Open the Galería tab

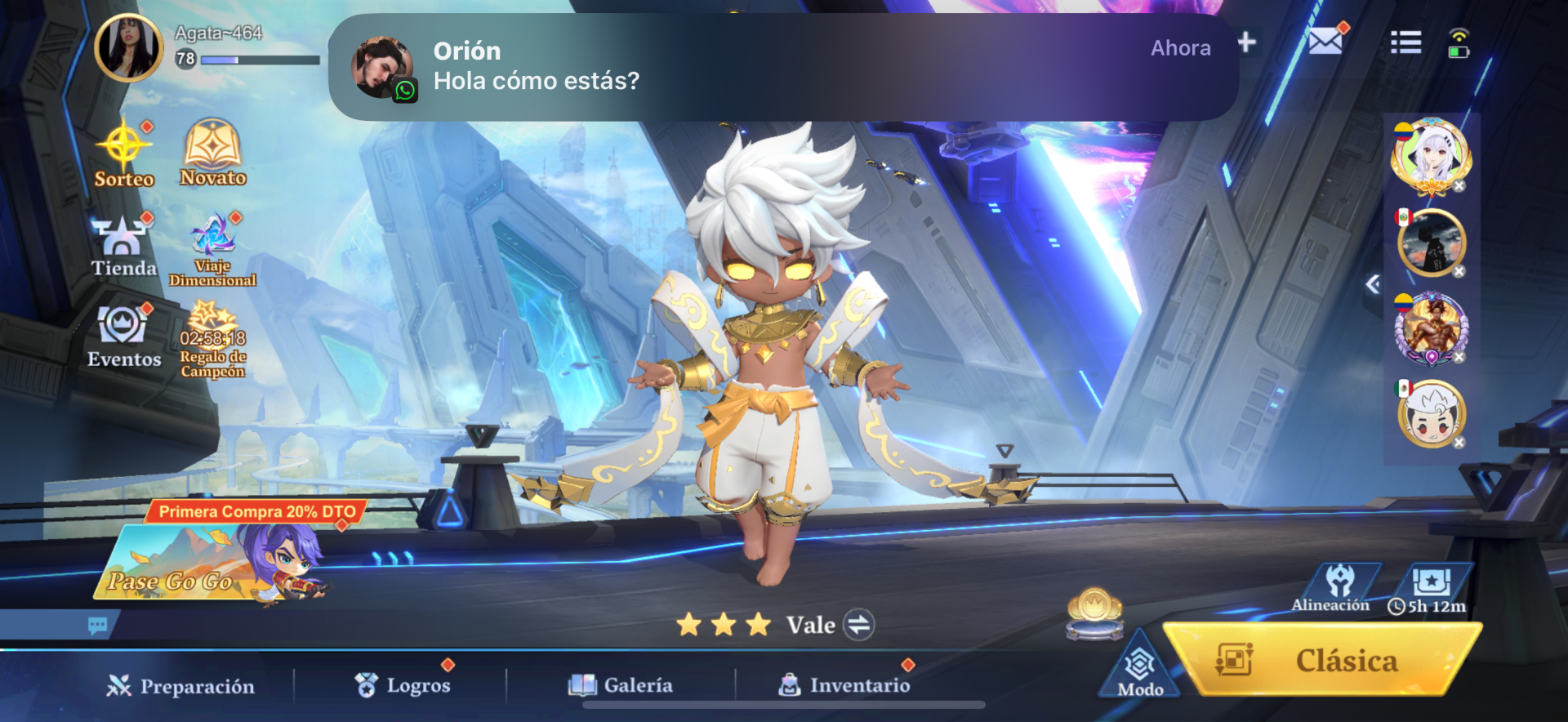pyautogui.click(x=621, y=685)
